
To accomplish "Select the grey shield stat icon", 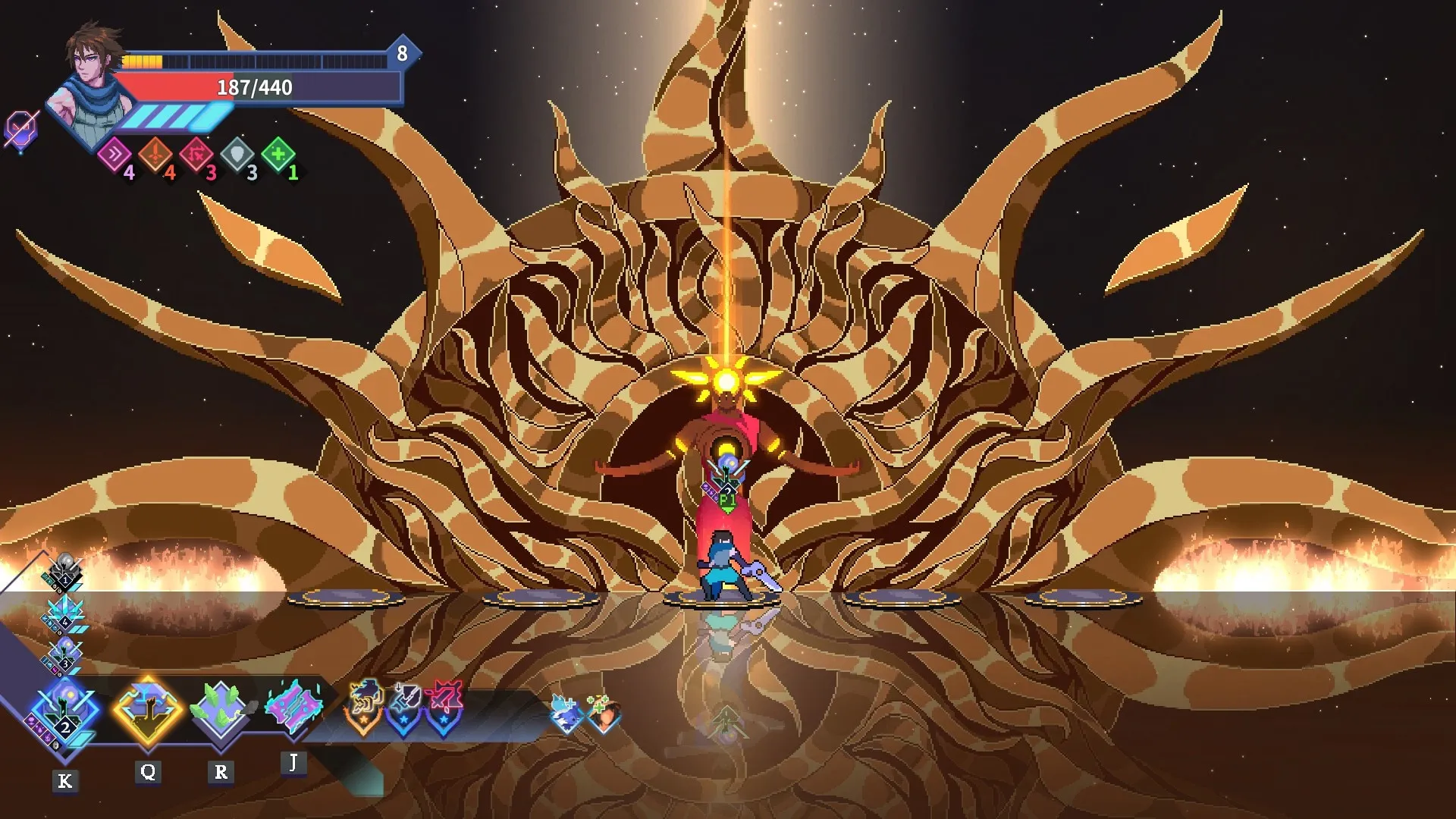I will point(237,155).
